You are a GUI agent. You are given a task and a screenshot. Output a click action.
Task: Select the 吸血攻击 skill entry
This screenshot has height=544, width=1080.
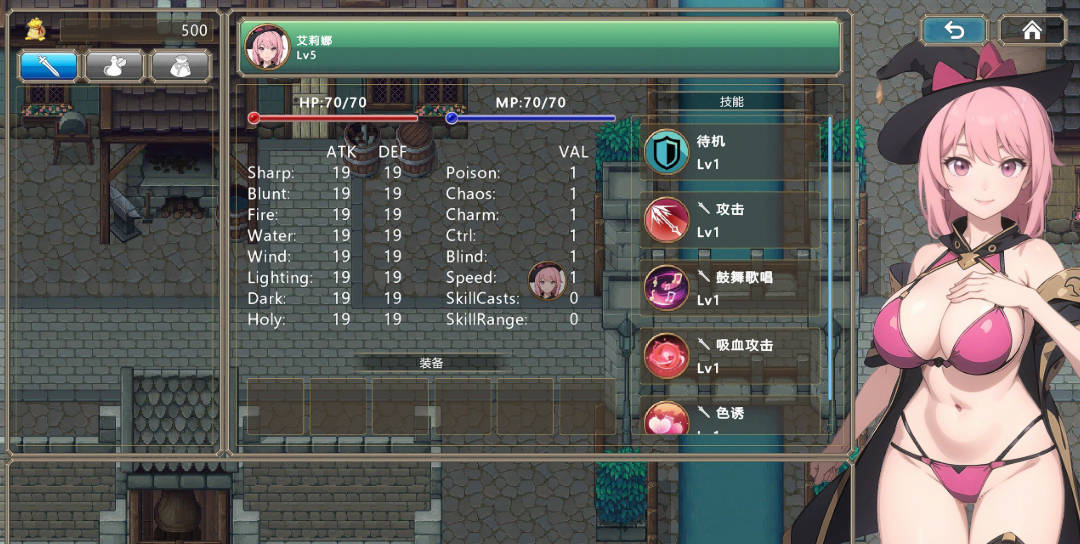pos(731,356)
